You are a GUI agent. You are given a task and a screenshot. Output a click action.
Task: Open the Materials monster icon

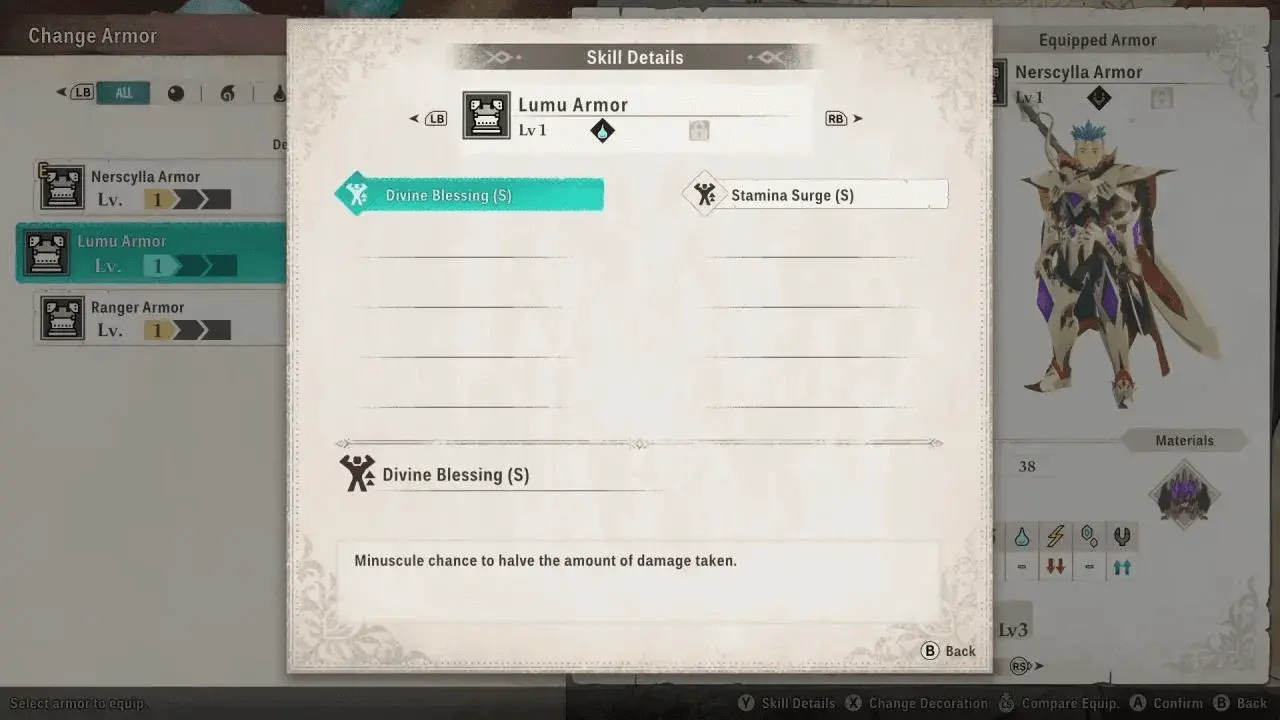point(1184,495)
